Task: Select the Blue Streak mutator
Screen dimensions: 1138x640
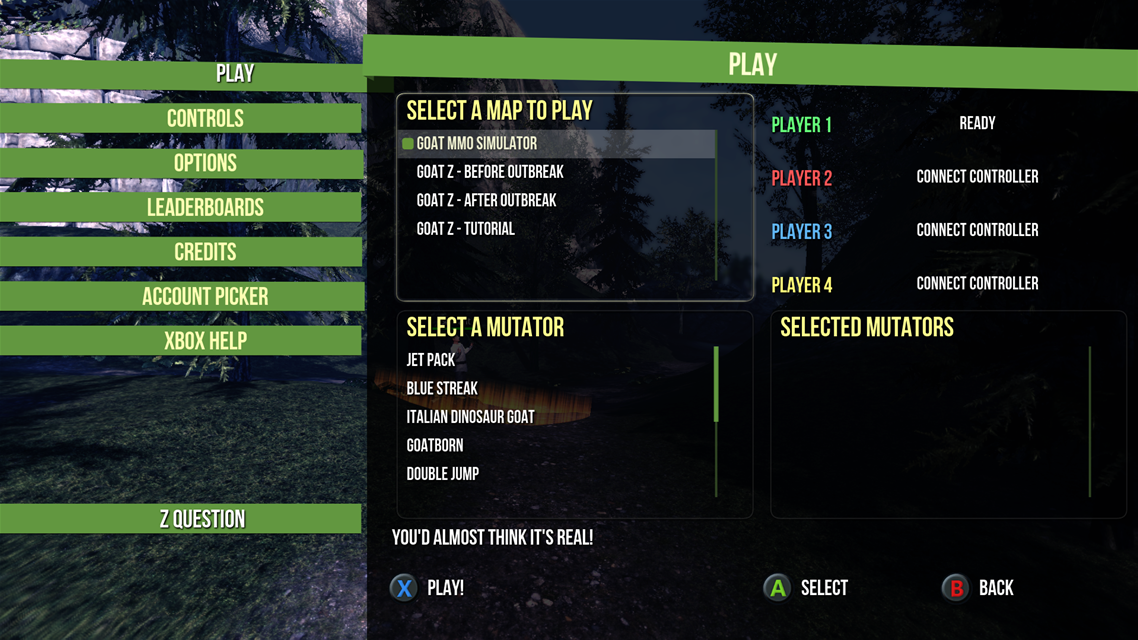Action: 442,388
